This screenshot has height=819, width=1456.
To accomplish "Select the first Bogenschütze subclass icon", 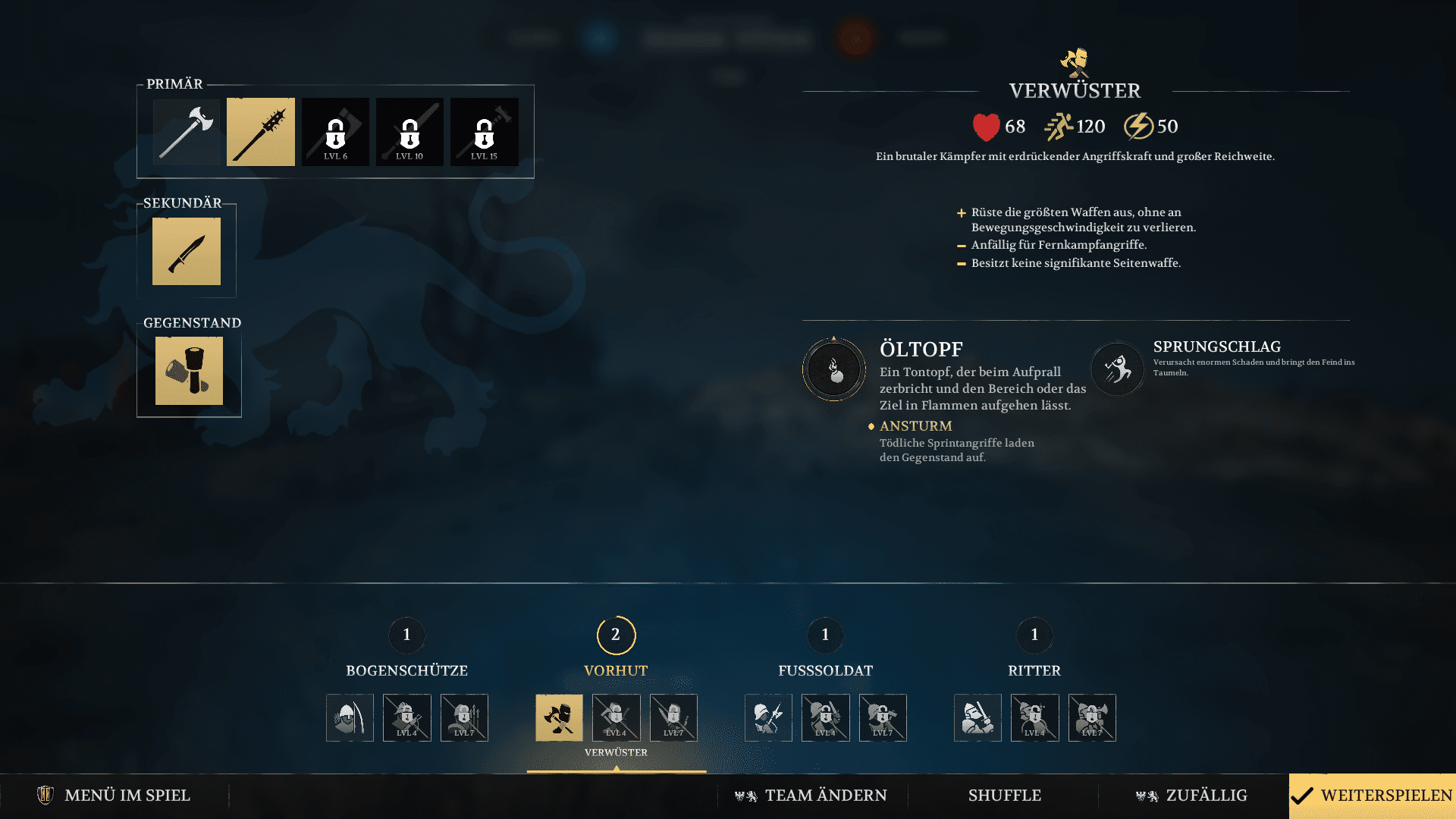I will point(350,717).
